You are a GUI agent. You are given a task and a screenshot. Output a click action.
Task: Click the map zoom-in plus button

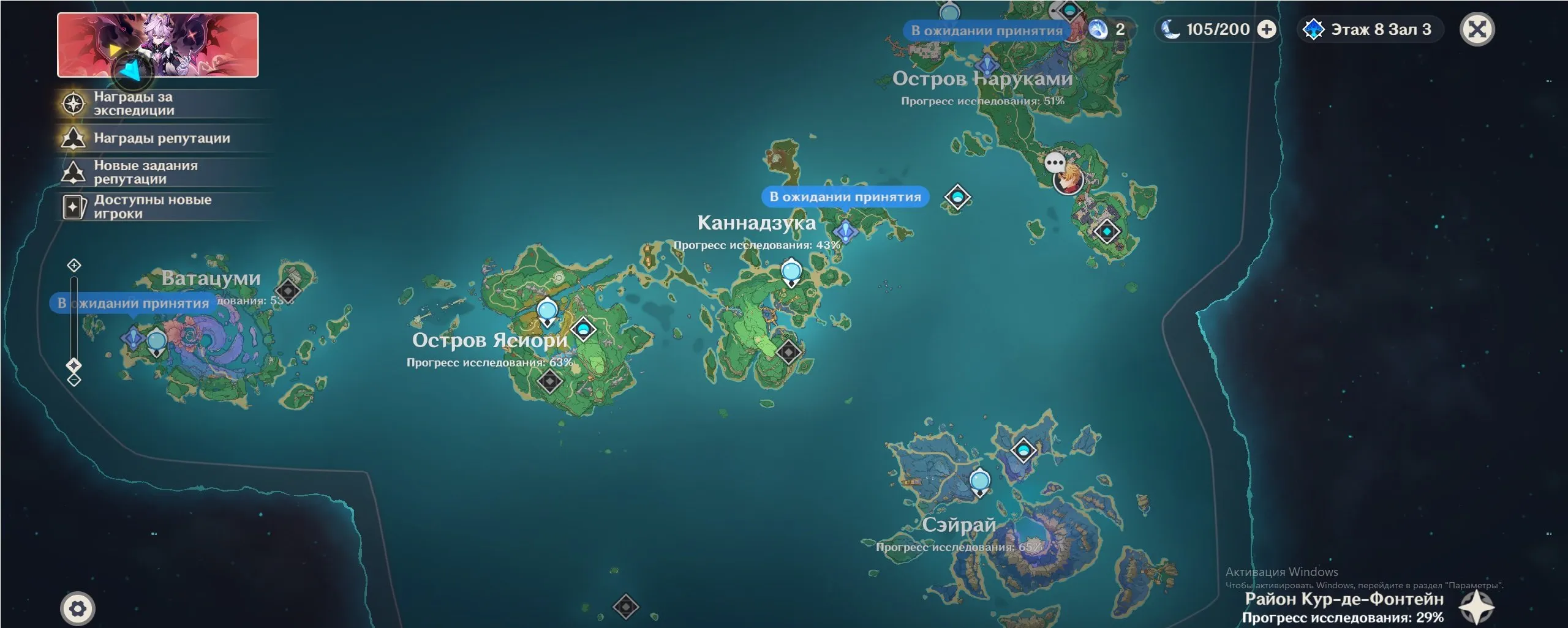point(74,265)
